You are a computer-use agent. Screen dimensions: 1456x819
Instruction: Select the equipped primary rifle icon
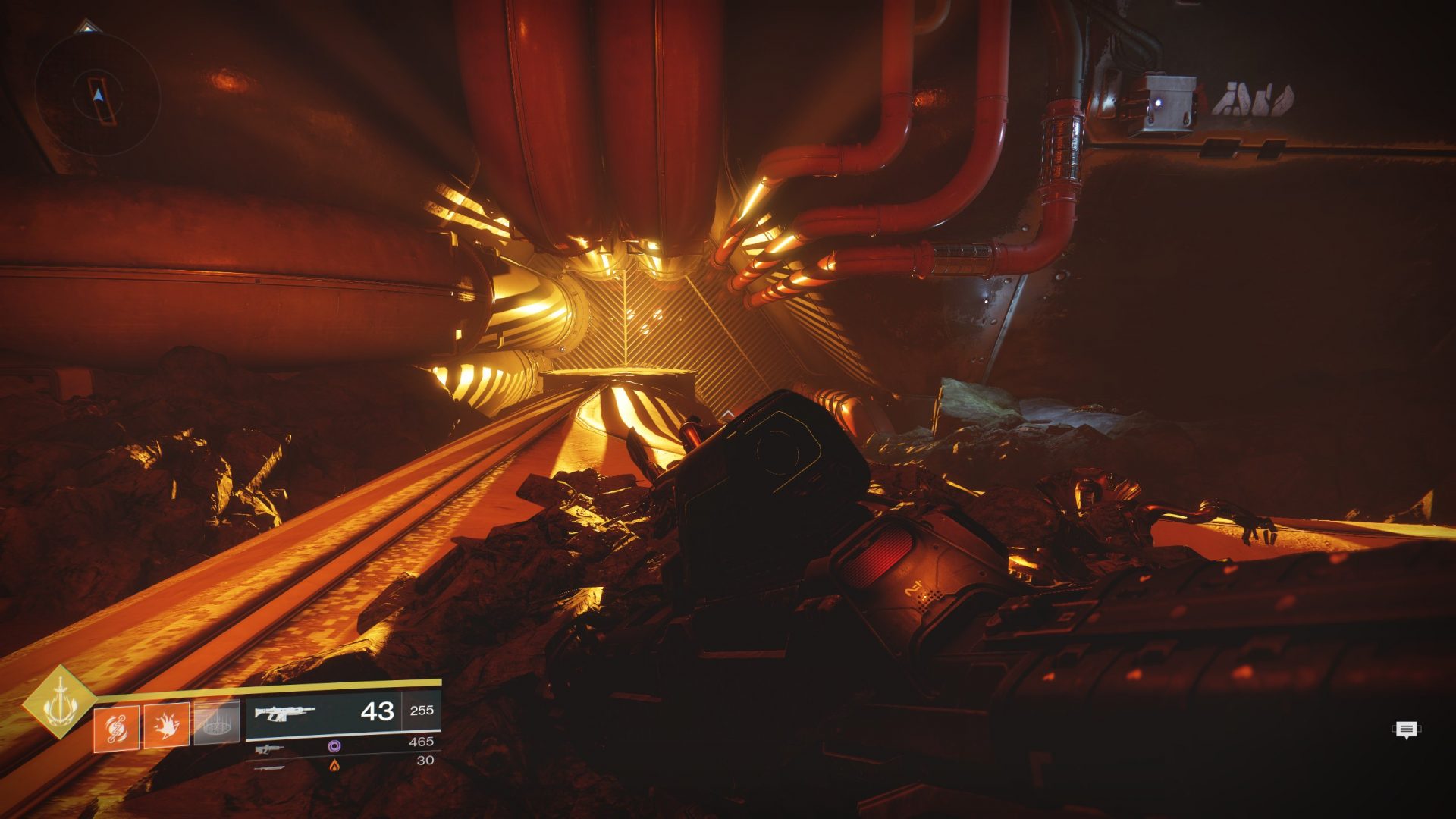(x=284, y=713)
